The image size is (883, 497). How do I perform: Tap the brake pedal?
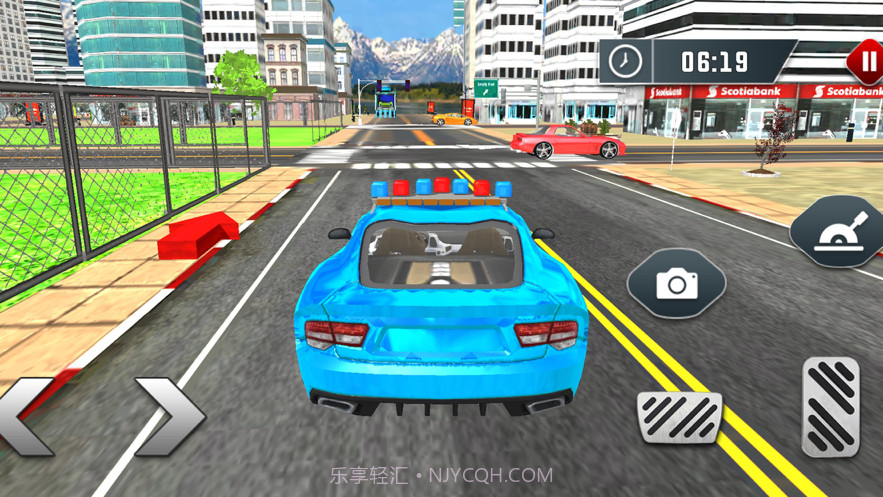679,417
